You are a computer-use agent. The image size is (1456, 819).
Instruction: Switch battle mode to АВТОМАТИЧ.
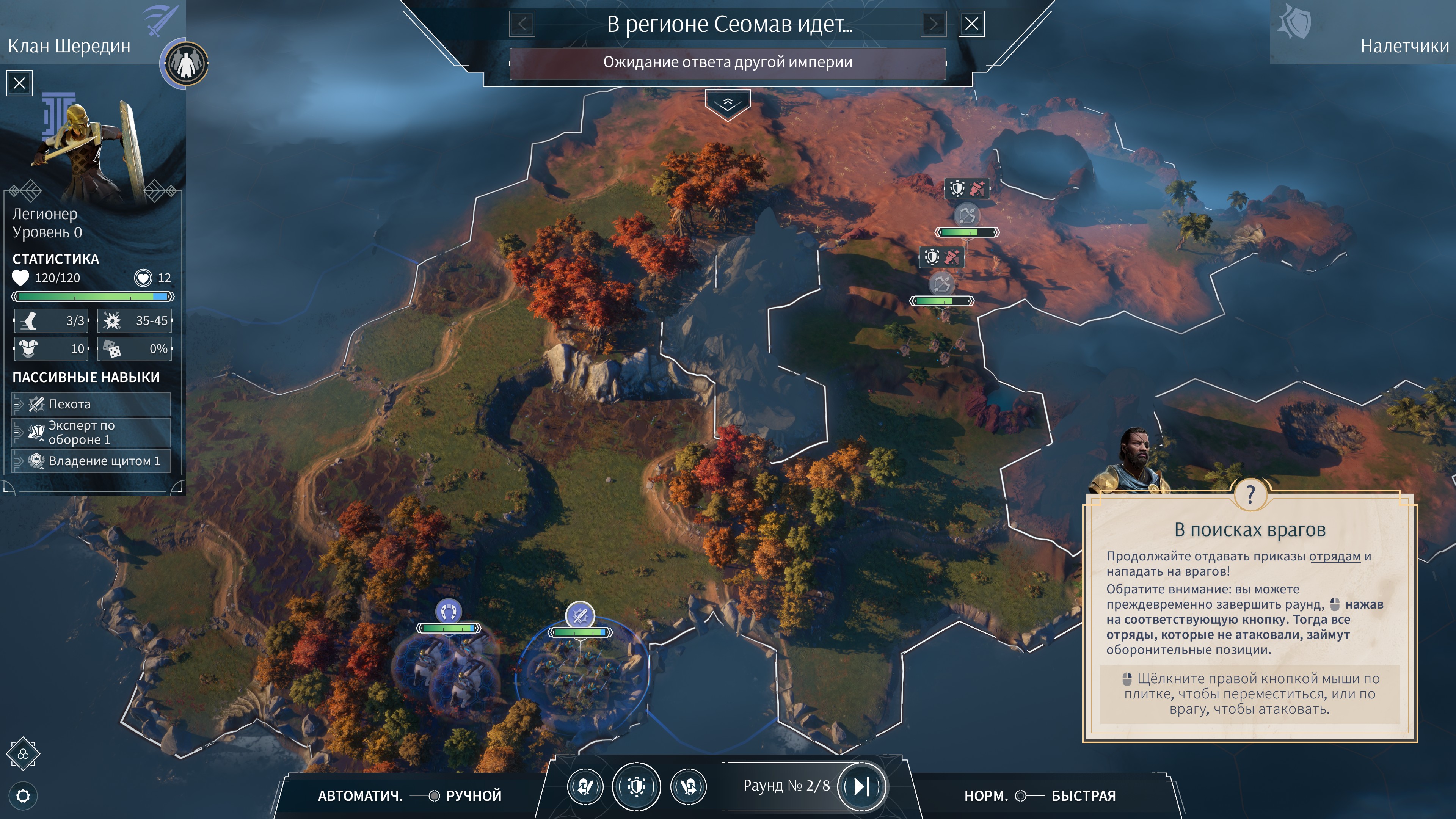click(x=360, y=796)
